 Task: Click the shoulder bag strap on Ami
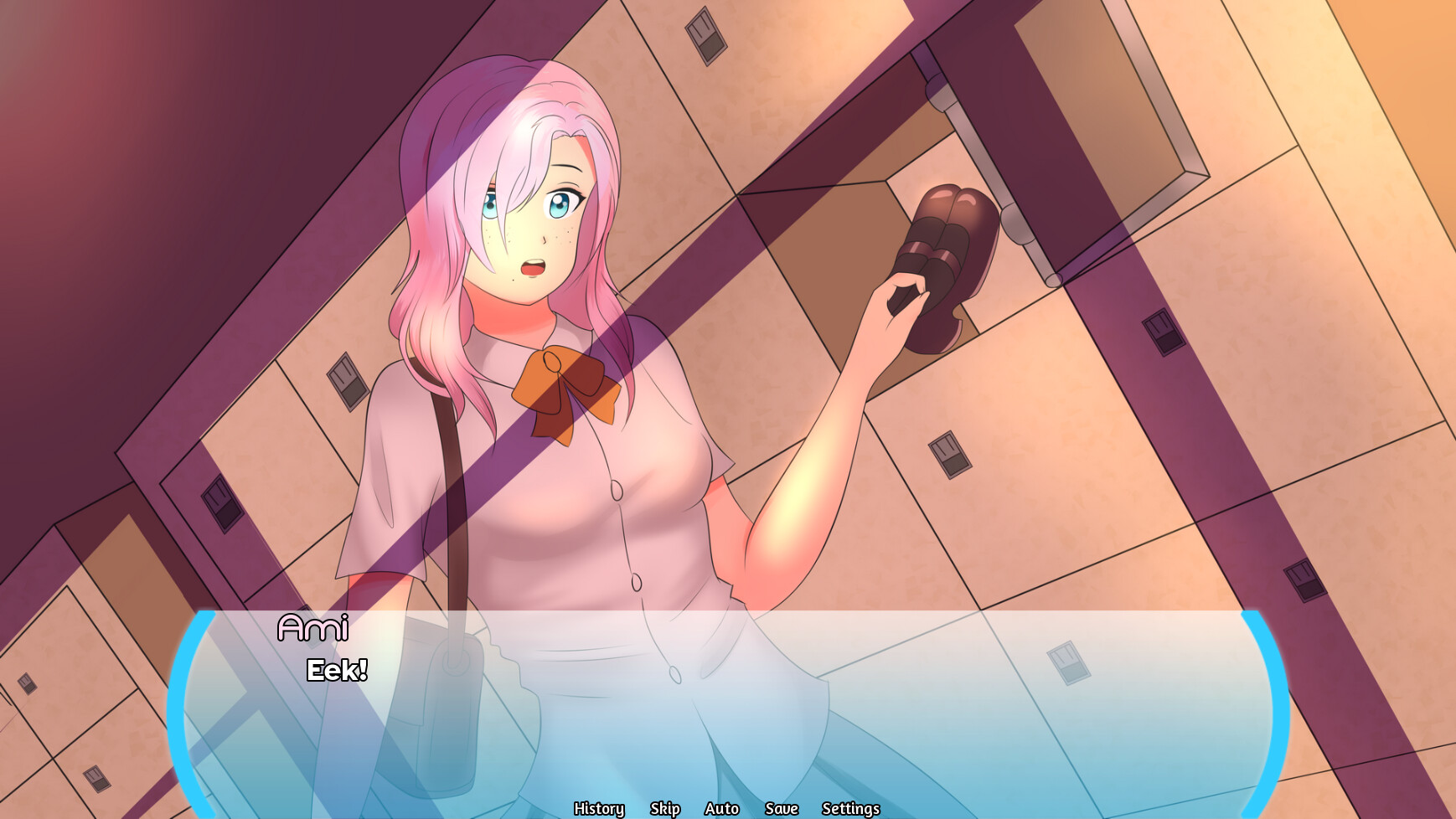pos(448,461)
